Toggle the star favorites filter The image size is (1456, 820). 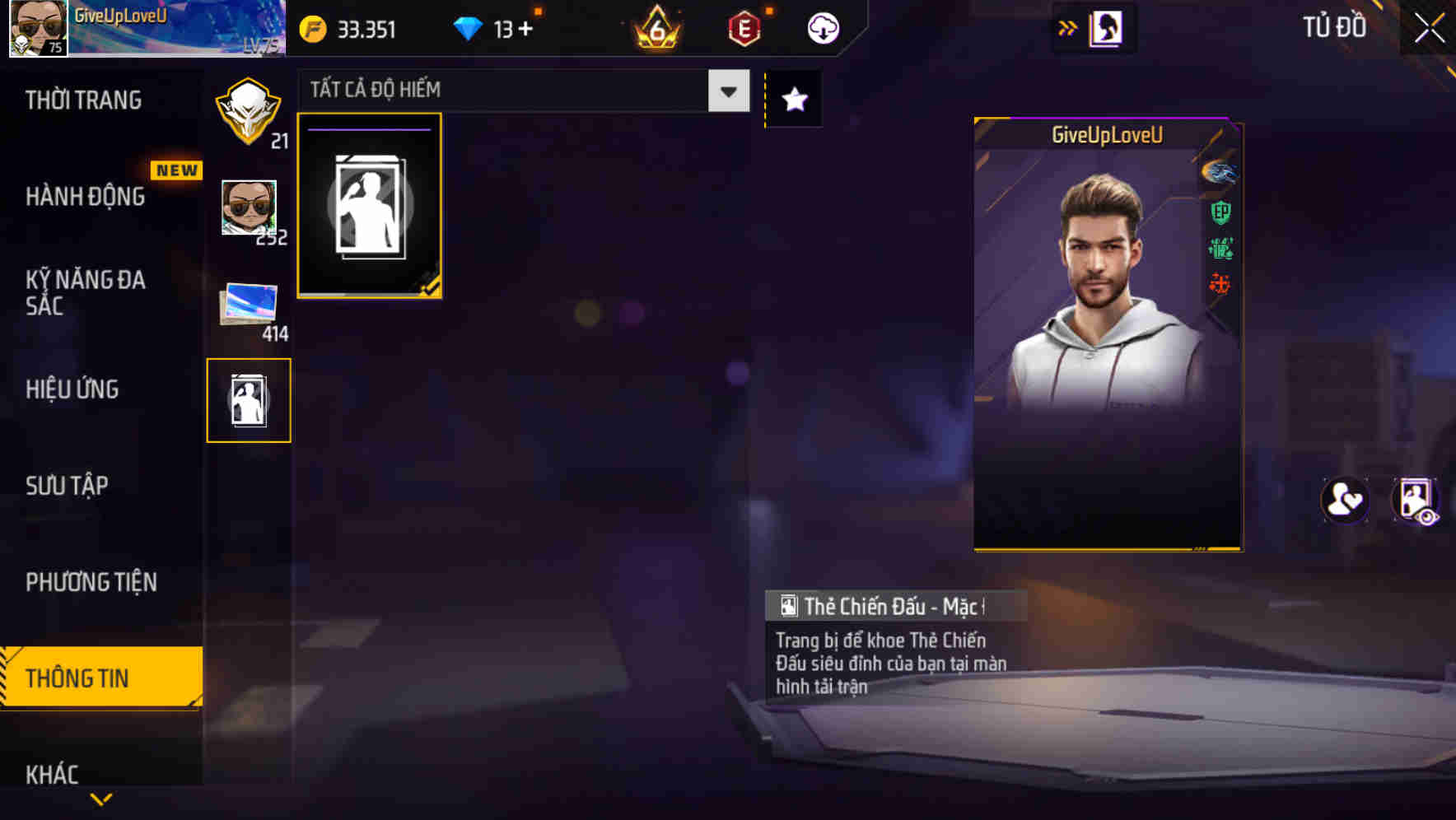793,99
